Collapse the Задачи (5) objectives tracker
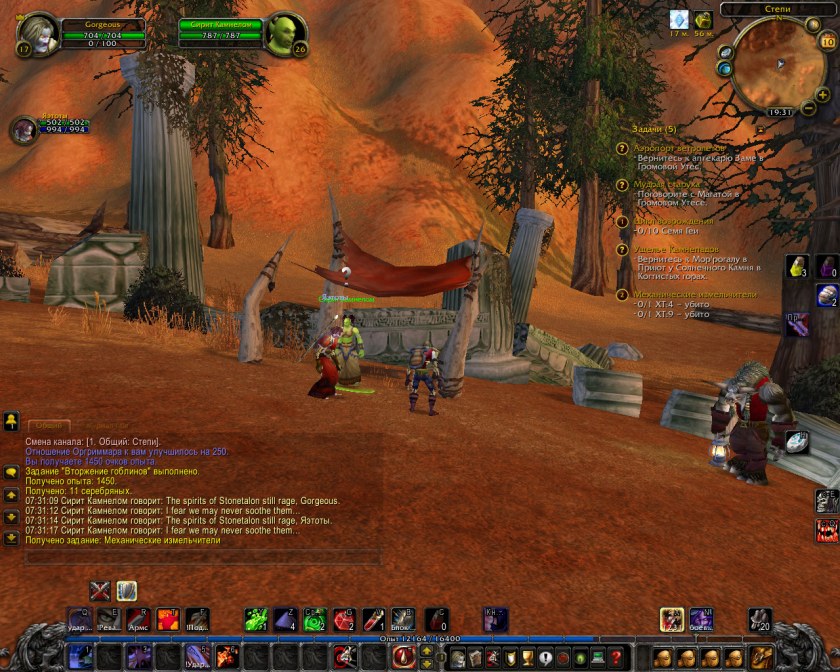Viewport: 840px width, 672px height. 655,129
